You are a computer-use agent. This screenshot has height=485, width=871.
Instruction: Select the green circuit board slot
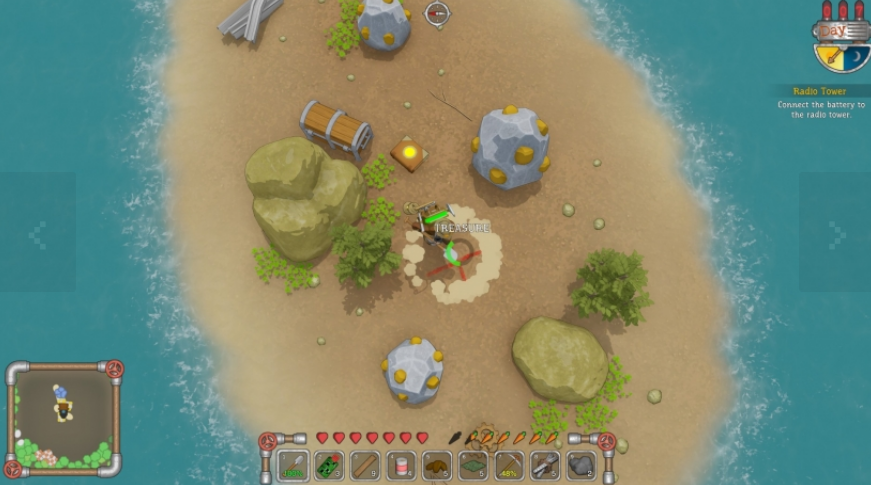pos(328,465)
